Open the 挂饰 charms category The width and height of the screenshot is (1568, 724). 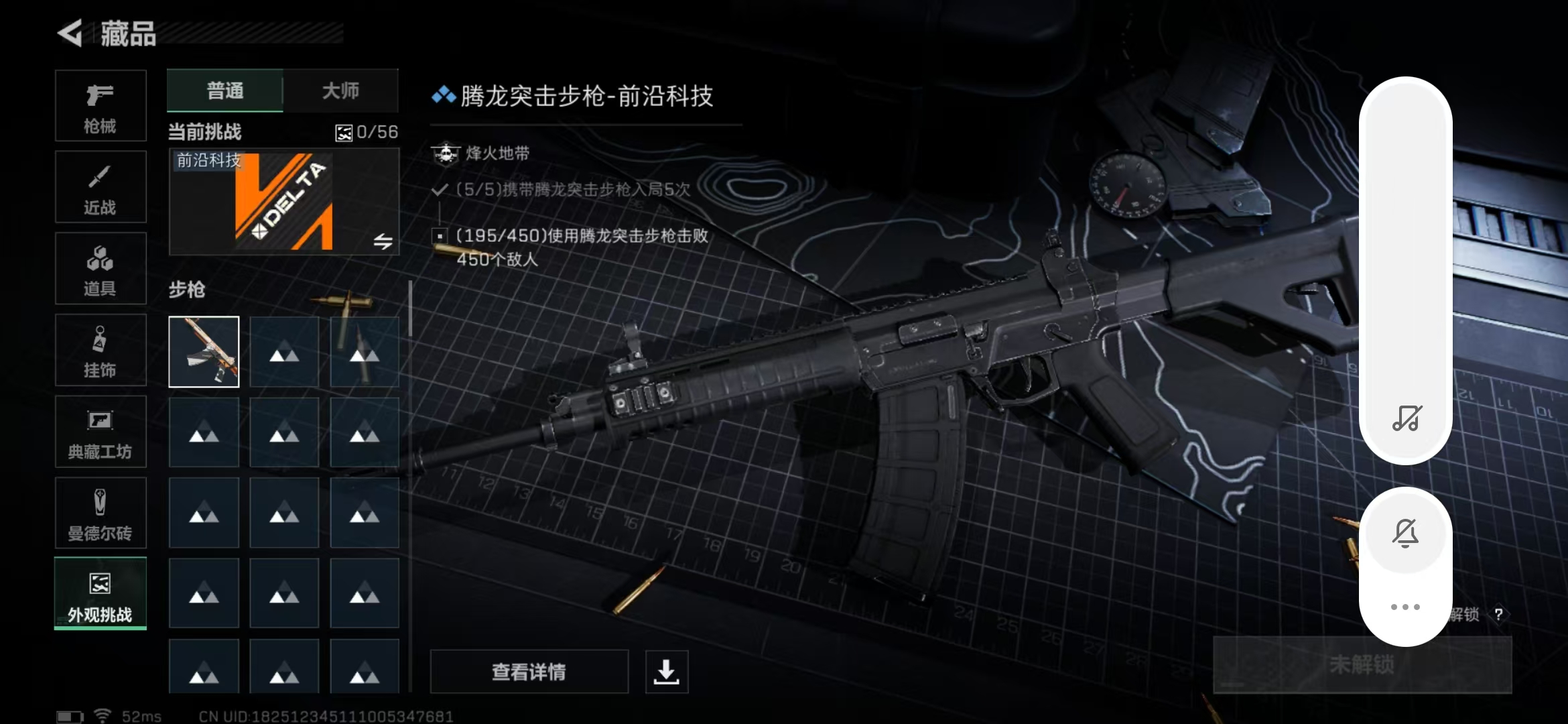[x=101, y=351]
